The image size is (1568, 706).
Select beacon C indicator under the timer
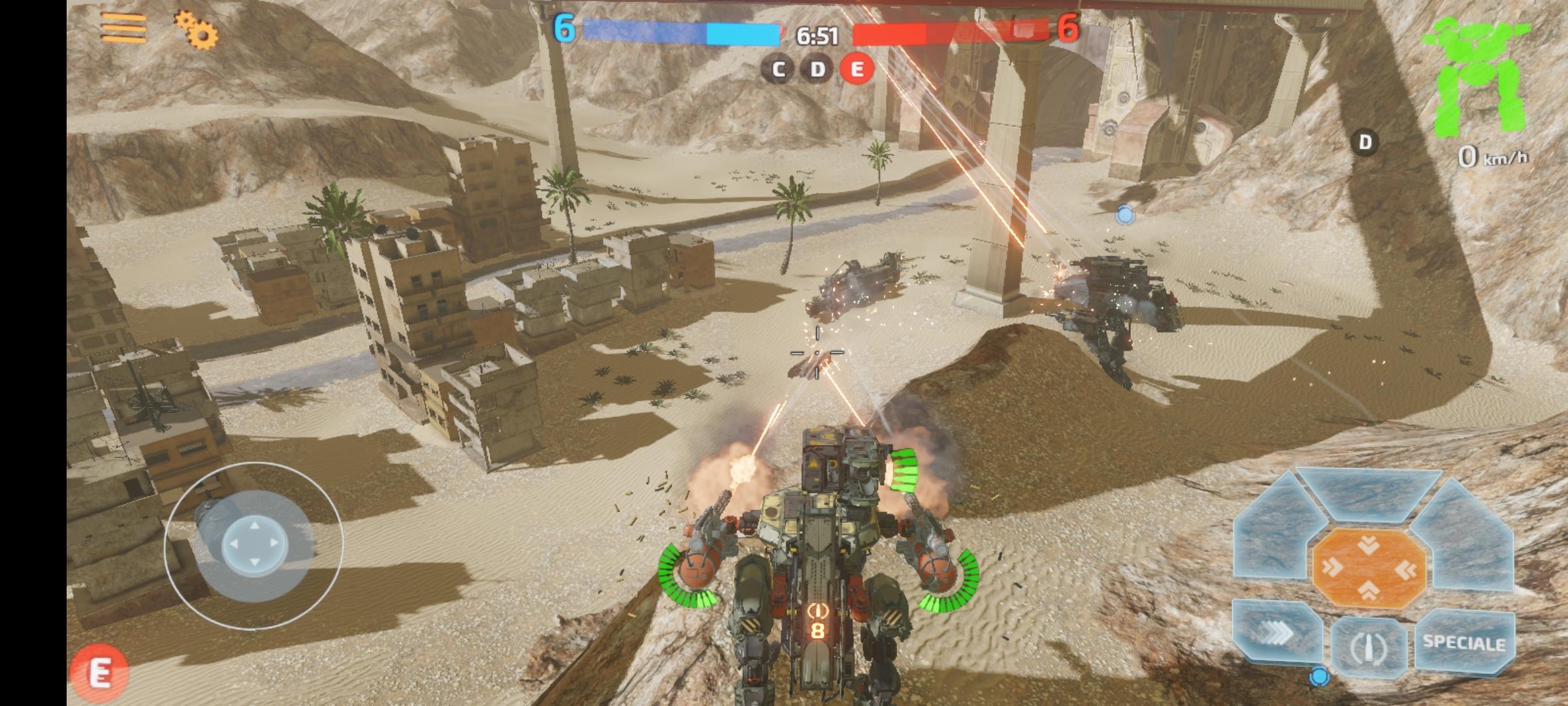[777, 68]
